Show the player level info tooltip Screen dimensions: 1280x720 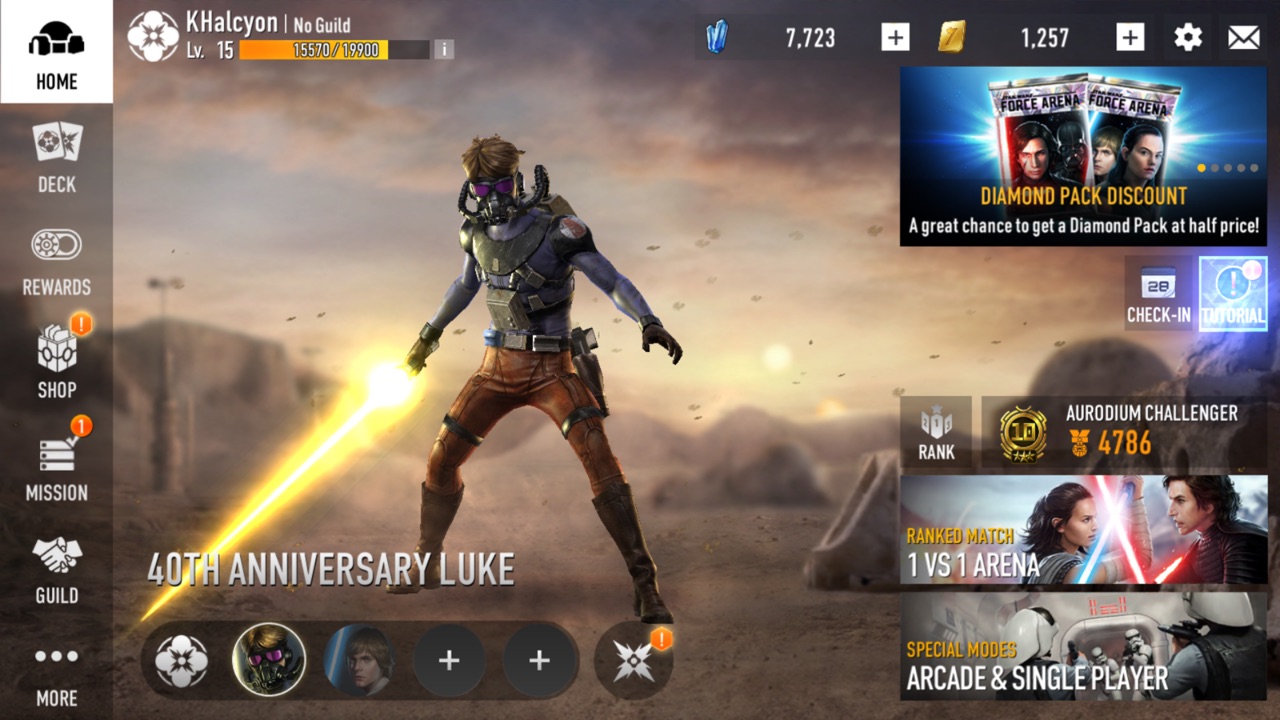coord(443,49)
